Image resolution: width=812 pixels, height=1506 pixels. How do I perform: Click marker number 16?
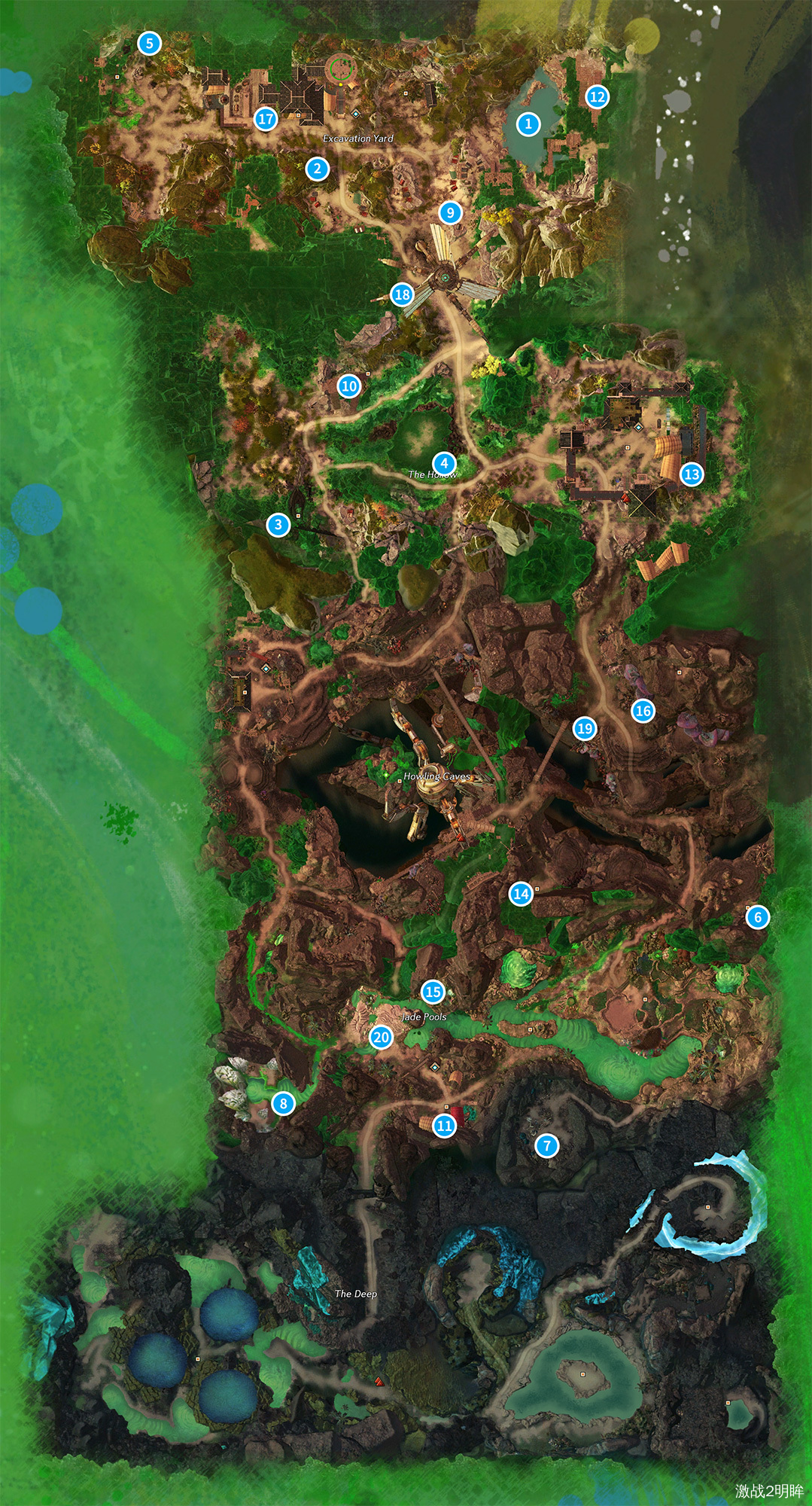click(643, 711)
